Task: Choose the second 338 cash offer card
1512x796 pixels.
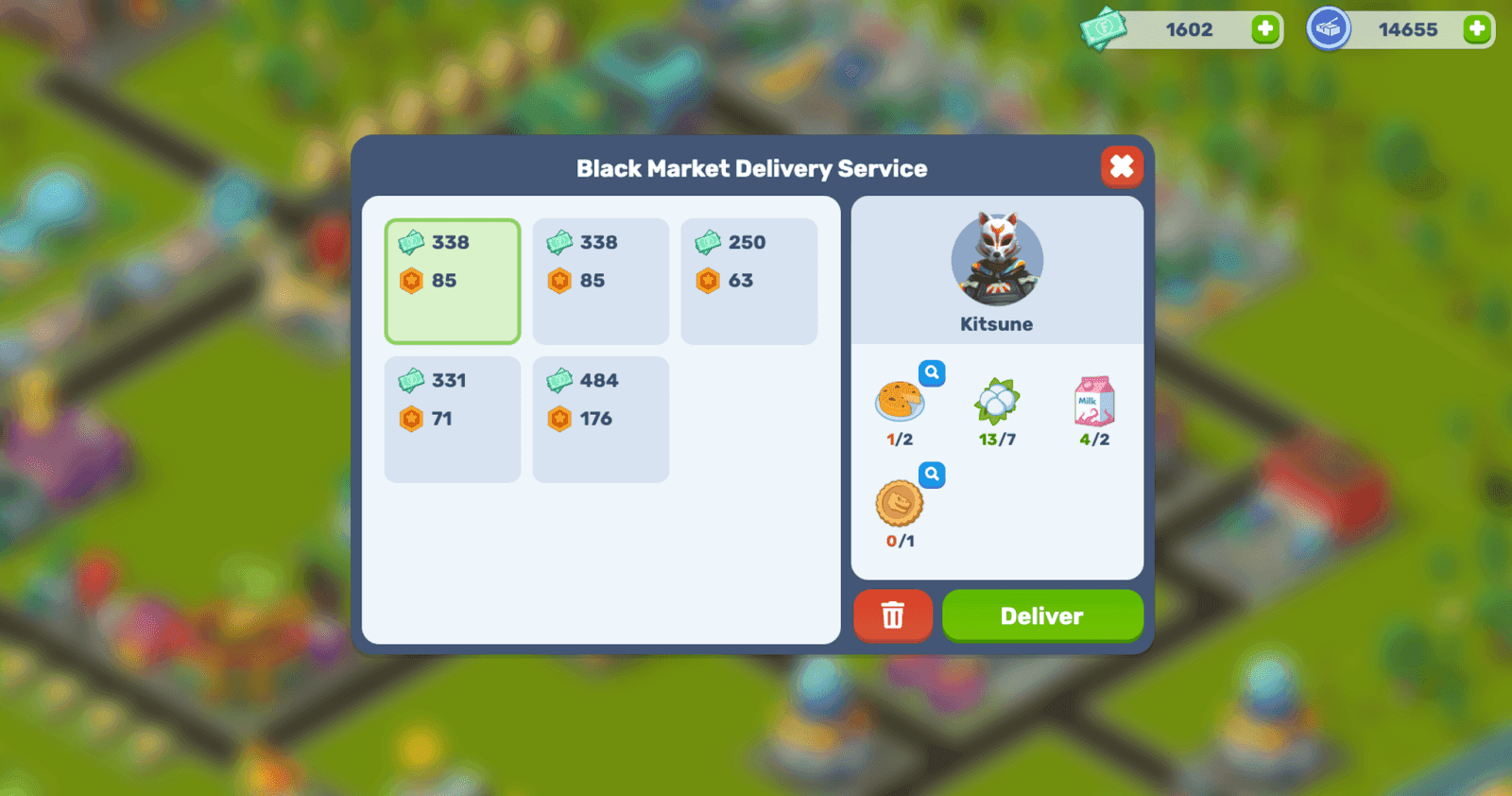Action: click(x=600, y=281)
